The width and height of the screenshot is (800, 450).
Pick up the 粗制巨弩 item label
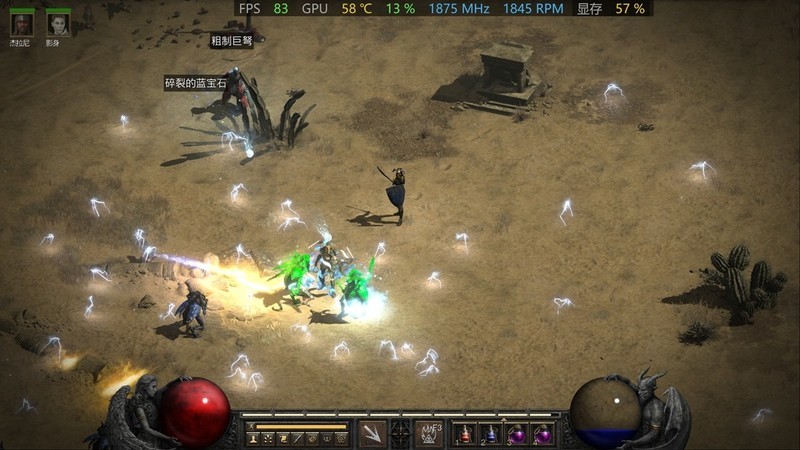[231, 41]
